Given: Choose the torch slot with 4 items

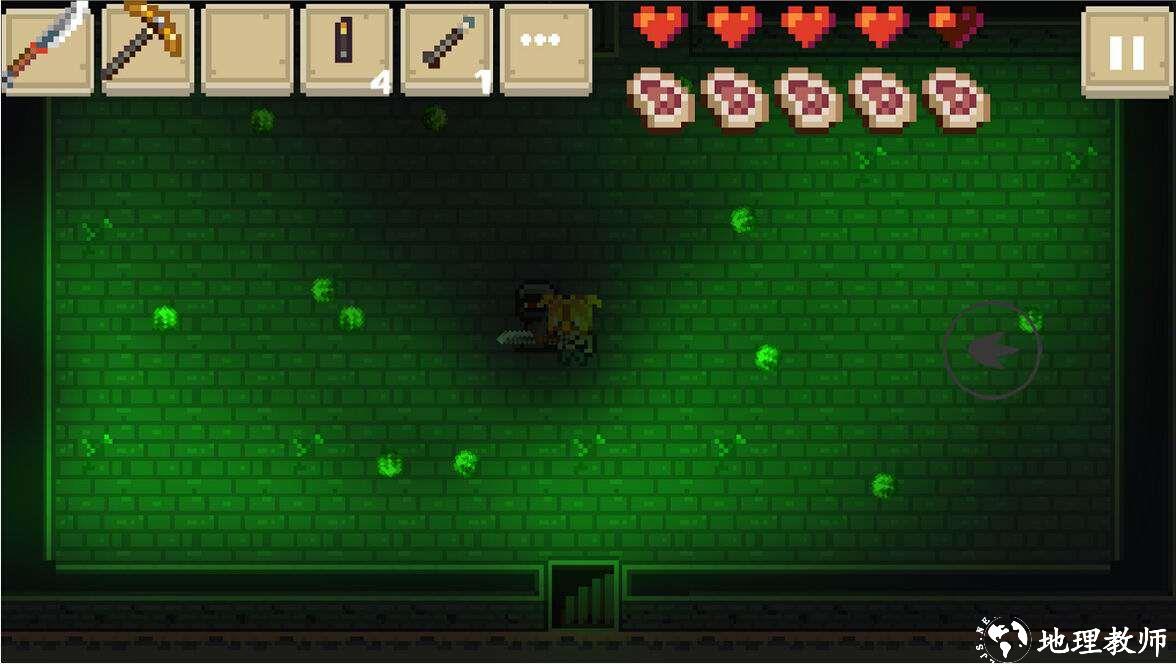Looking at the screenshot, I should tap(346, 48).
